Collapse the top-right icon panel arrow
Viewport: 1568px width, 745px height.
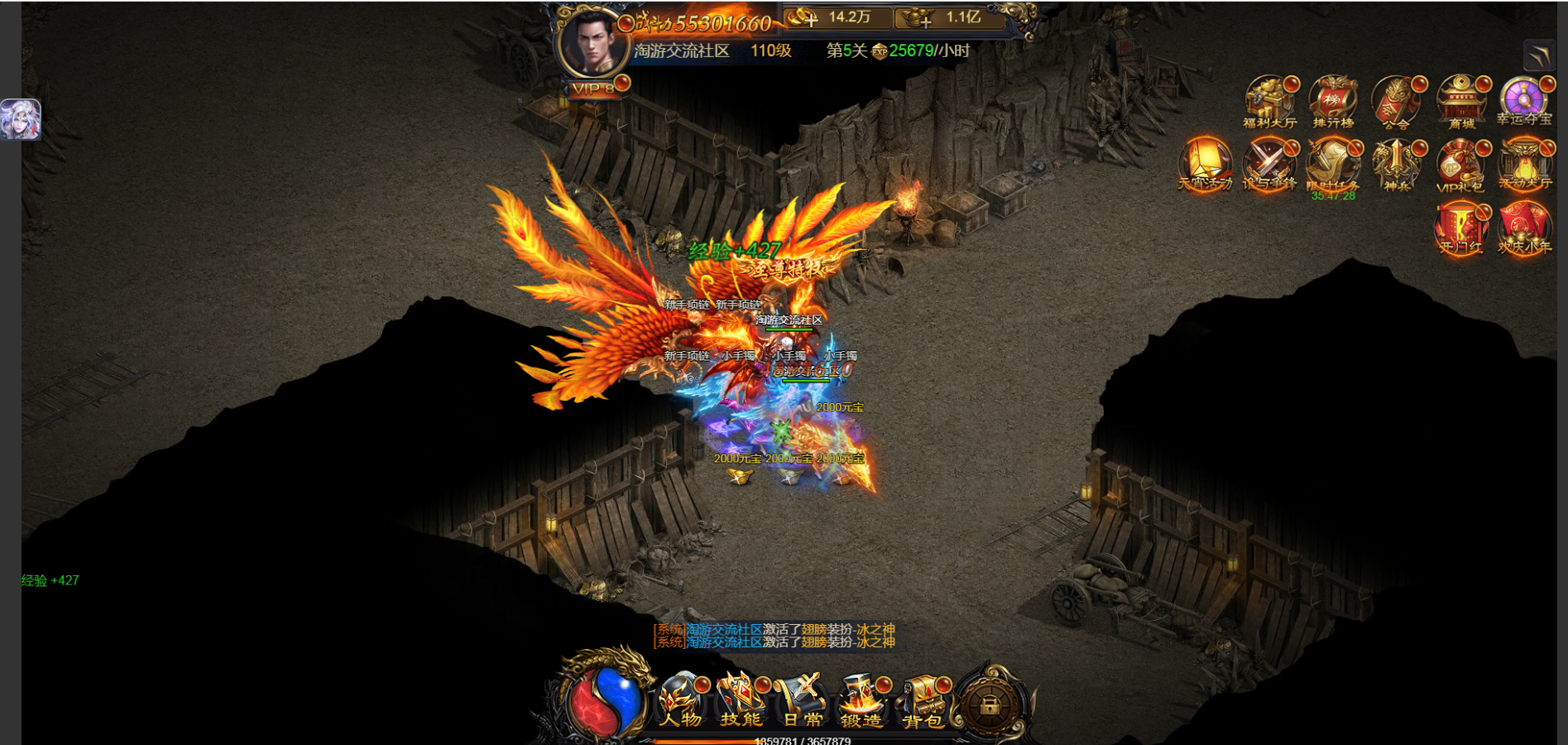tap(1539, 55)
